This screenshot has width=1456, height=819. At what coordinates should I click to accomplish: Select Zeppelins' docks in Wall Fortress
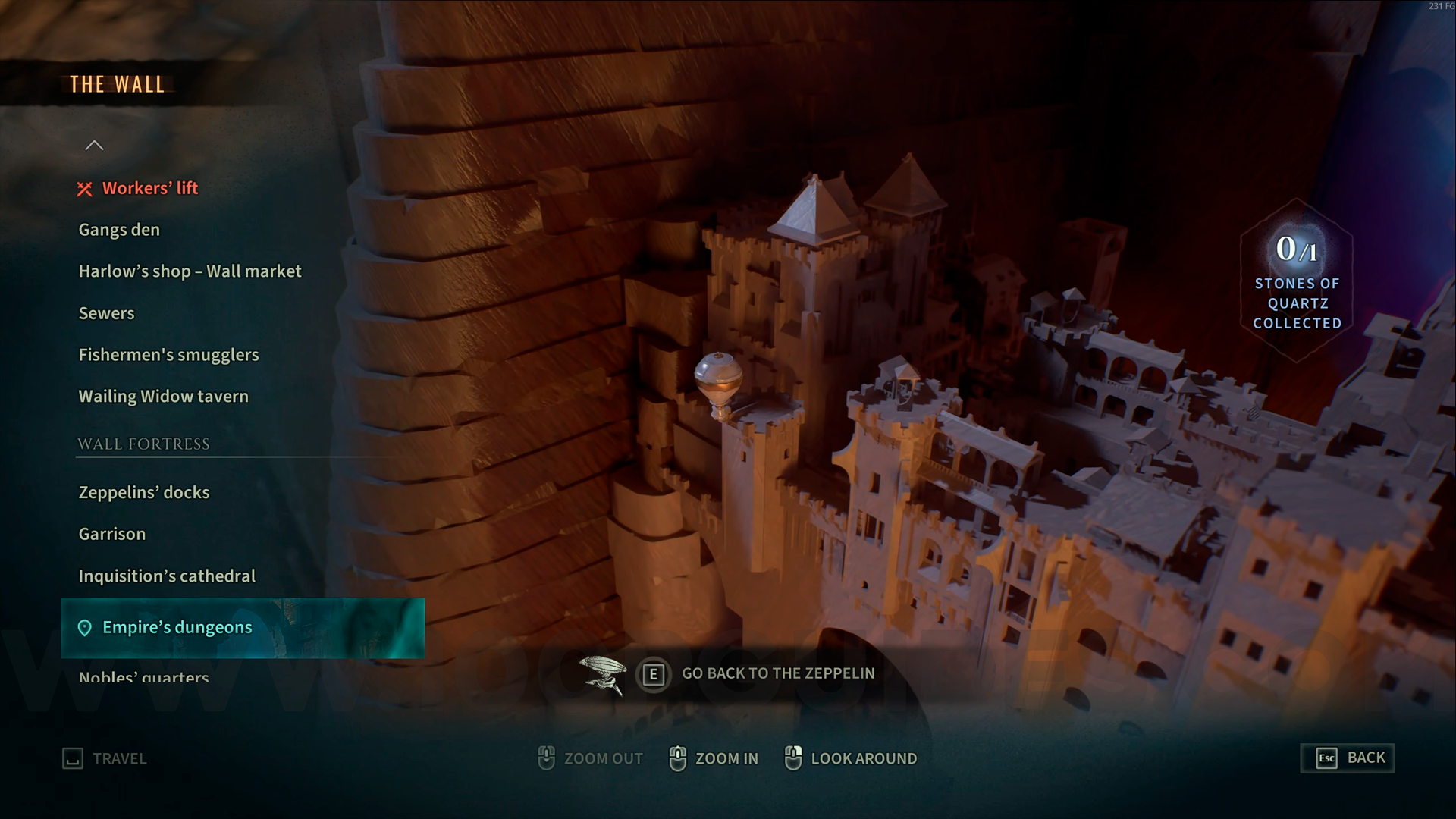pyautogui.click(x=143, y=492)
